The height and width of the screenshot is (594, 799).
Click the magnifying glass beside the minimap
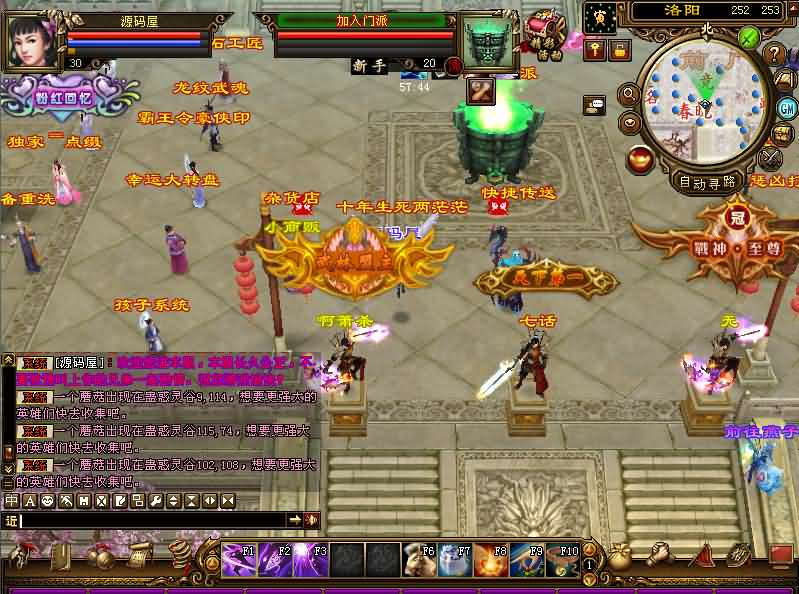(x=630, y=94)
